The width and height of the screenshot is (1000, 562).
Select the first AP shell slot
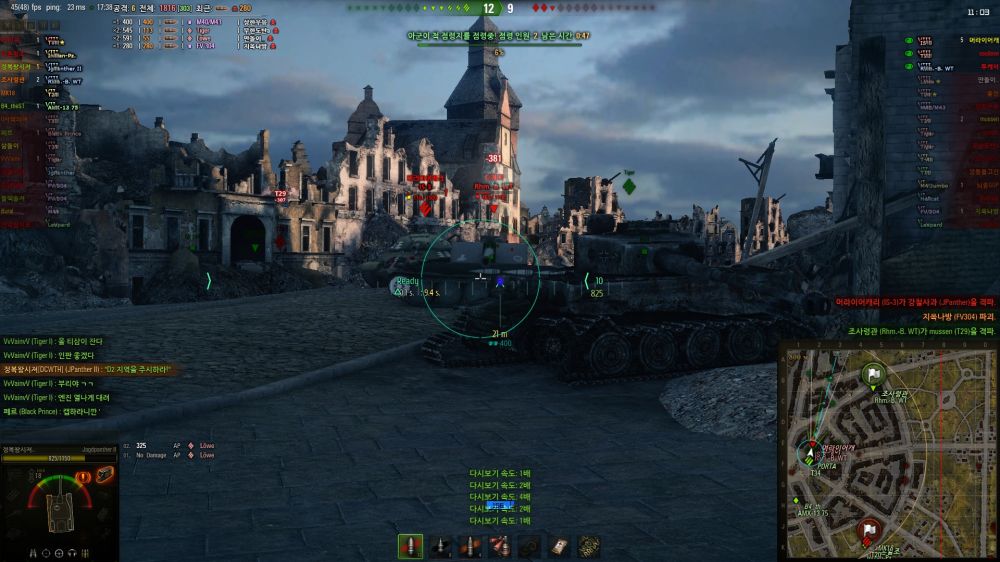pyautogui.click(x=410, y=546)
